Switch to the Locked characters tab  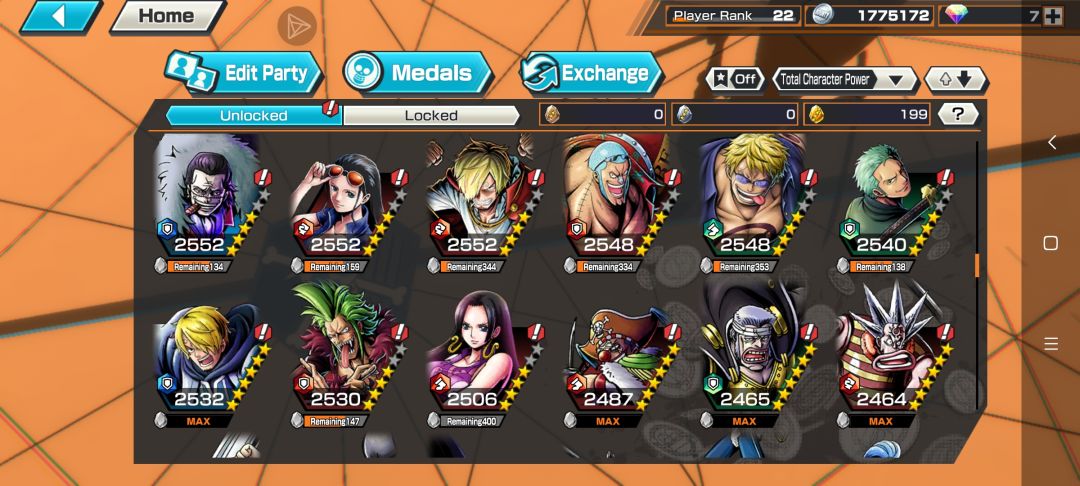[431, 115]
